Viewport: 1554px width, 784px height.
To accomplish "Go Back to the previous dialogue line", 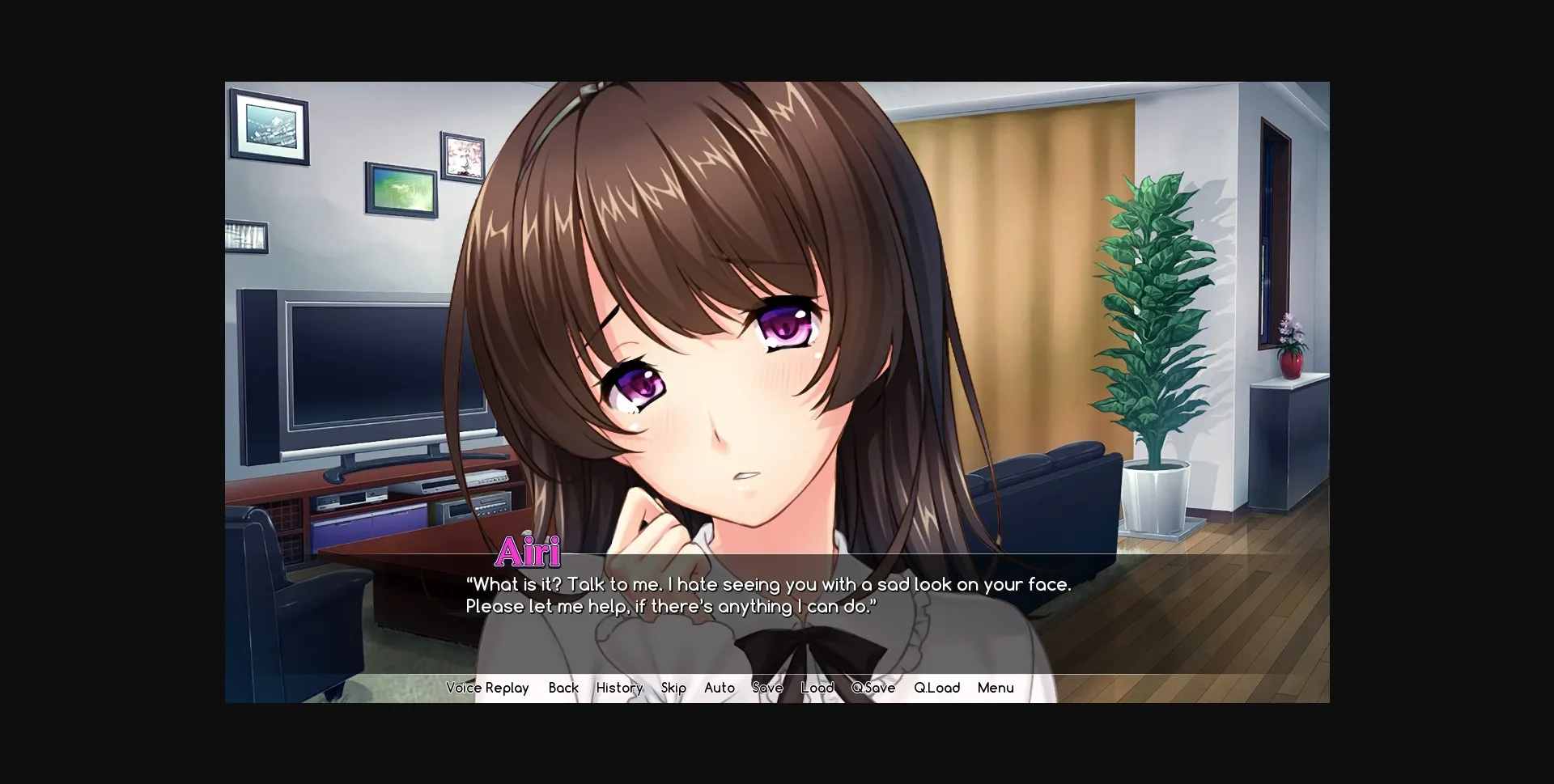I will [563, 688].
